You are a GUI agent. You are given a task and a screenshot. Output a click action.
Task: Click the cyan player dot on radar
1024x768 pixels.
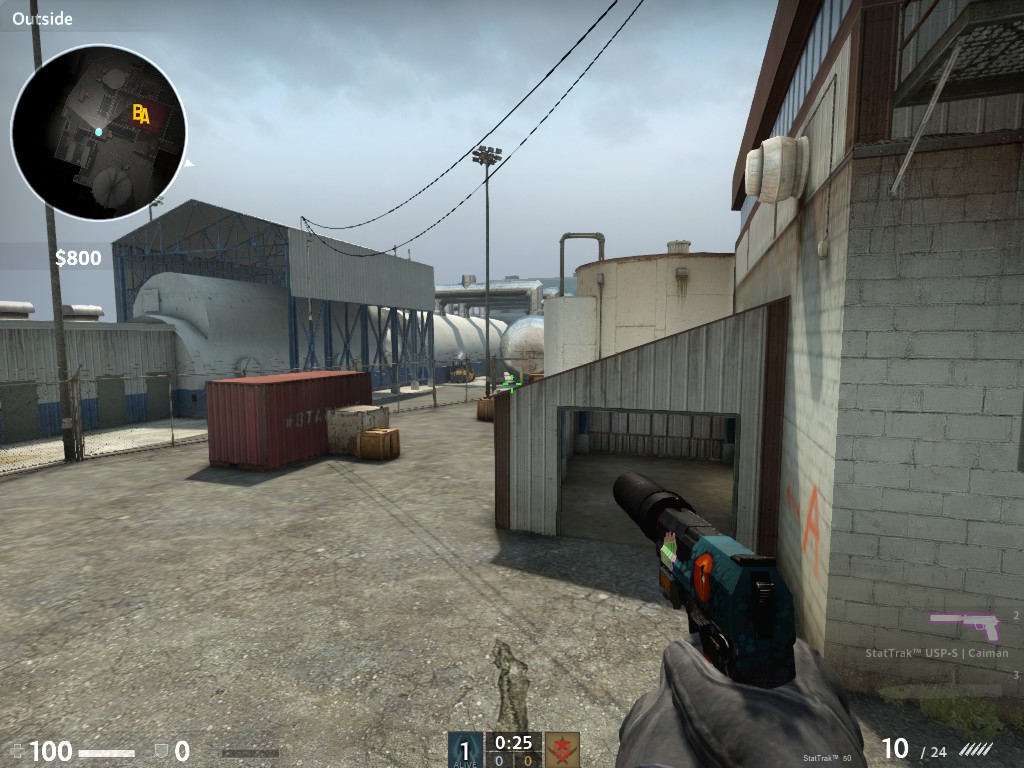click(99, 132)
